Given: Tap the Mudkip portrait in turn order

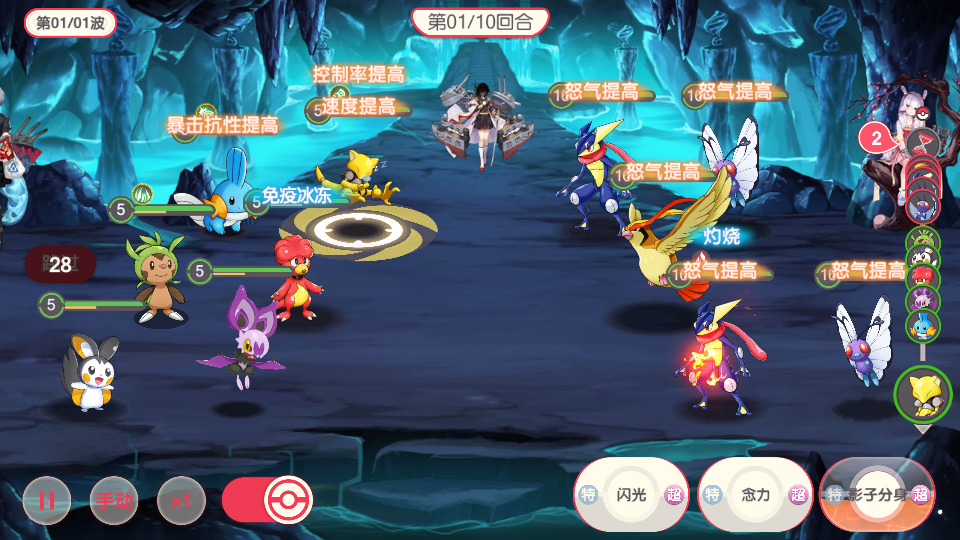Looking at the screenshot, I should (923, 325).
